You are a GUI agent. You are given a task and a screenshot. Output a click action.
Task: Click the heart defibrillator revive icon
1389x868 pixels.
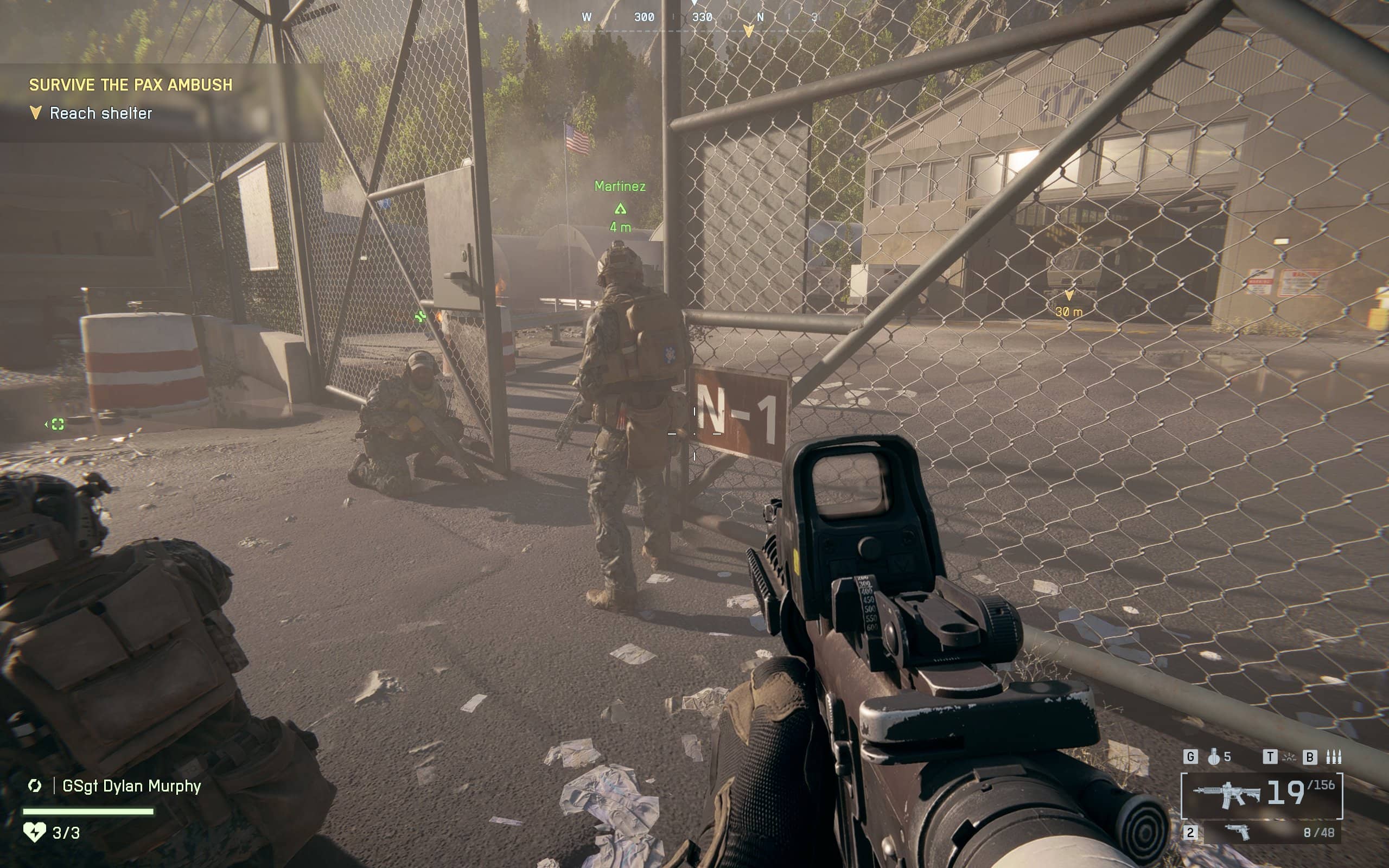(x=34, y=832)
